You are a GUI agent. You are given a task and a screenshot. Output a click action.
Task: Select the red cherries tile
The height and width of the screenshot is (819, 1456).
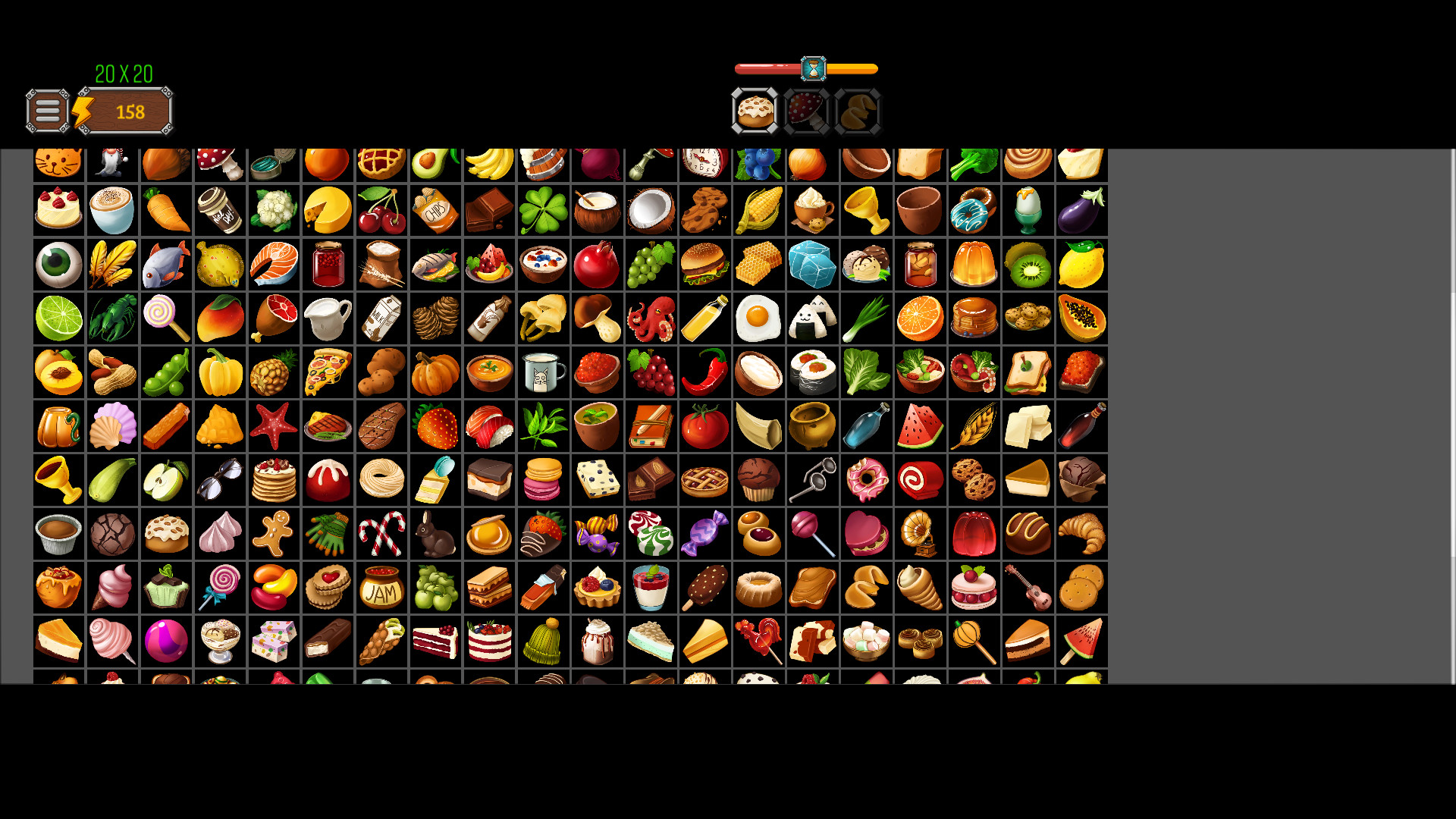pyautogui.click(x=381, y=211)
